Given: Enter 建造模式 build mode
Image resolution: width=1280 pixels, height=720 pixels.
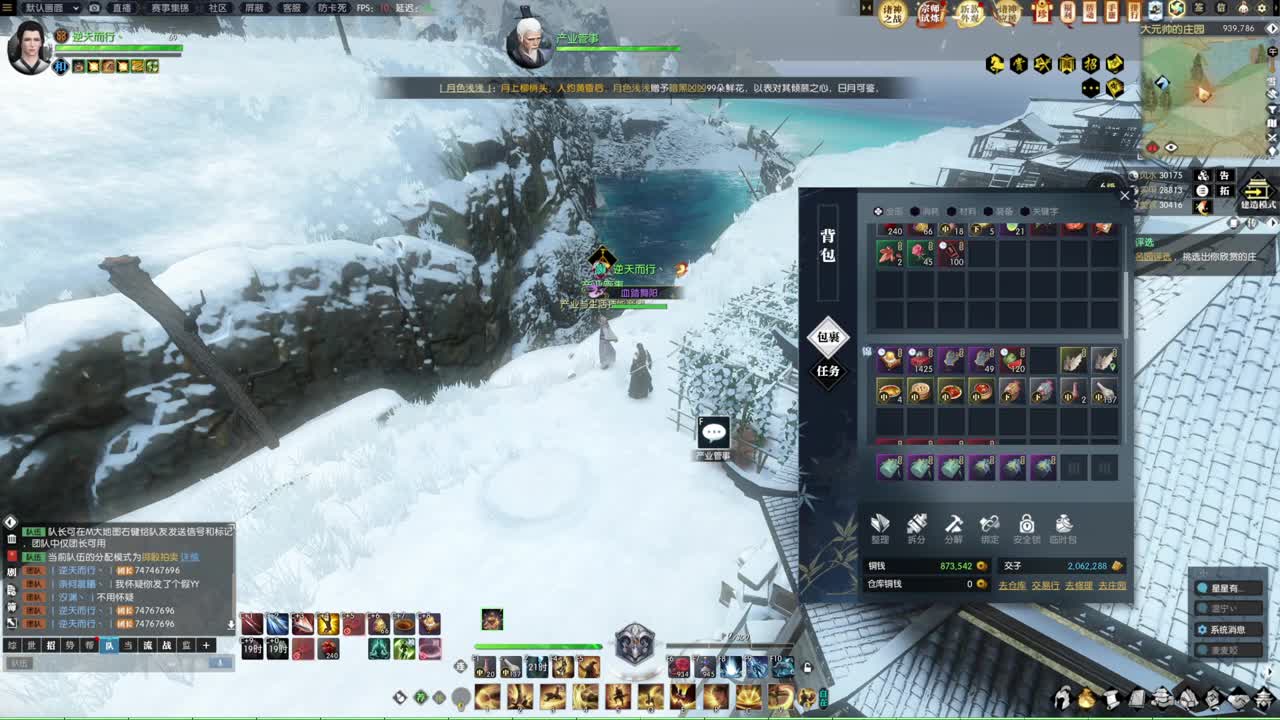Looking at the screenshot, I should point(1256,191).
